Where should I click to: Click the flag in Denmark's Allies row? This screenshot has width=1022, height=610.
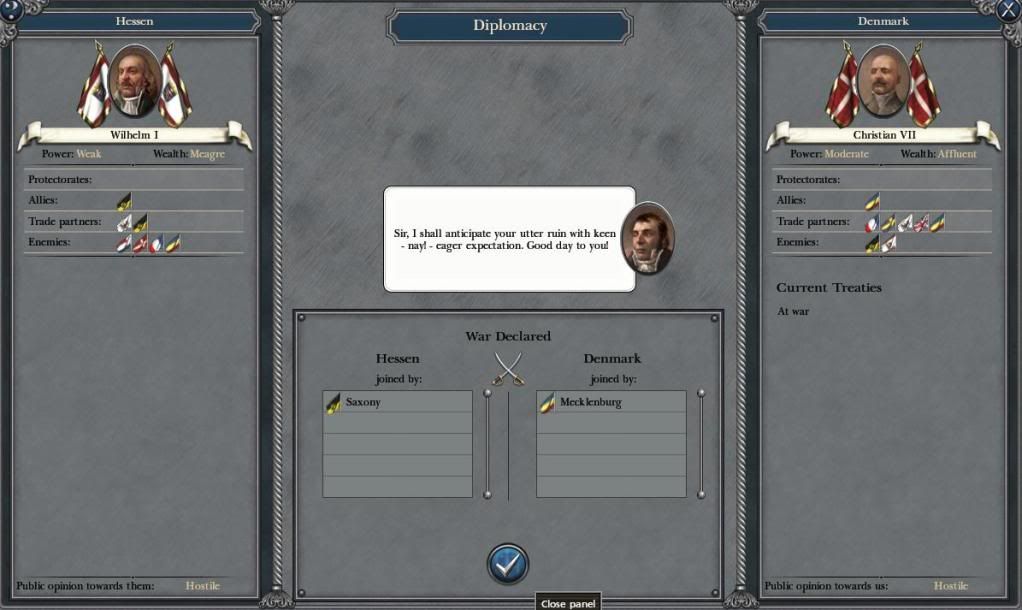click(x=872, y=202)
